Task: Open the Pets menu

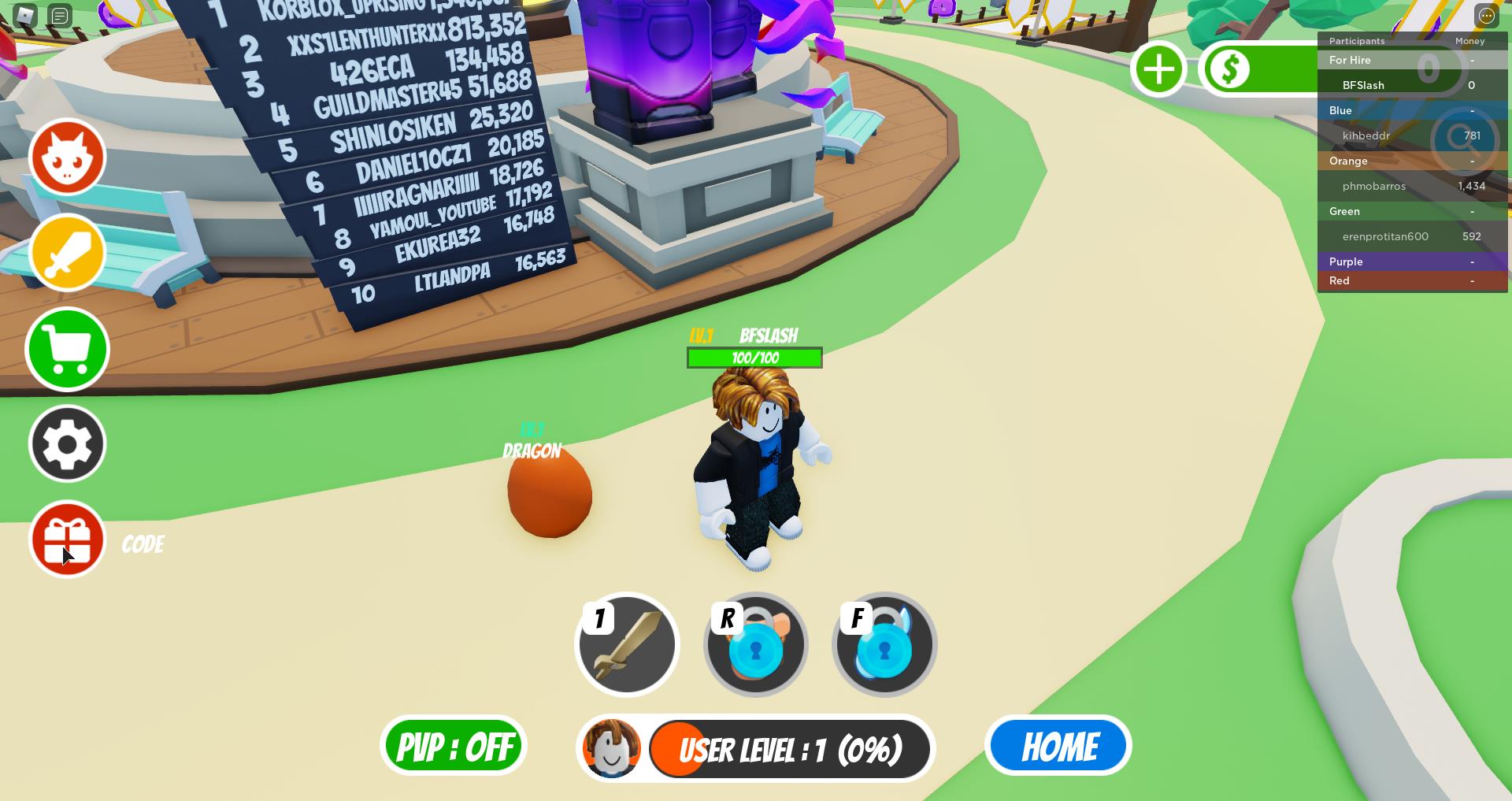Action: (x=67, y=157)
